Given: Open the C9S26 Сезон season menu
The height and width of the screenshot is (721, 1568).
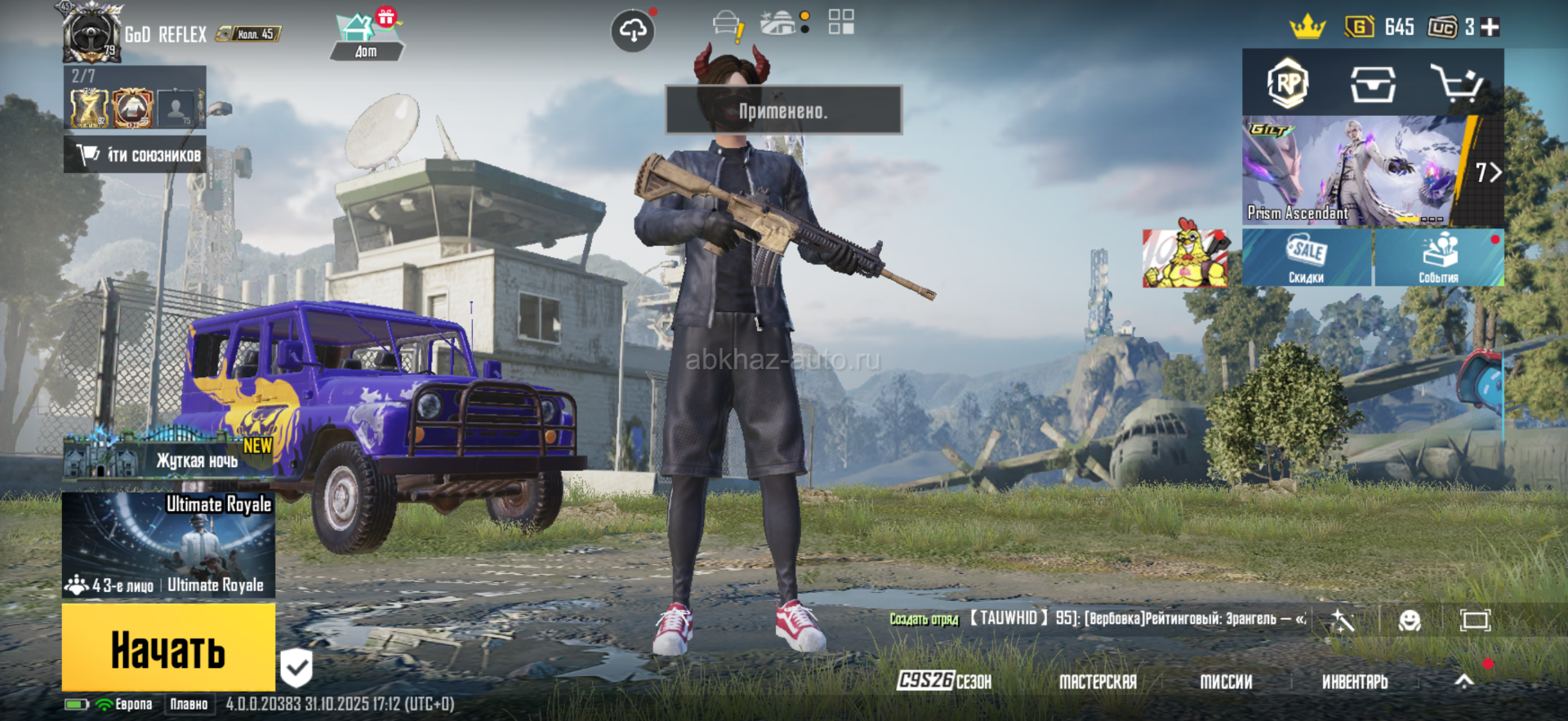Looking at the screenshot, I should pyautogui.click(x=944, y=681).
